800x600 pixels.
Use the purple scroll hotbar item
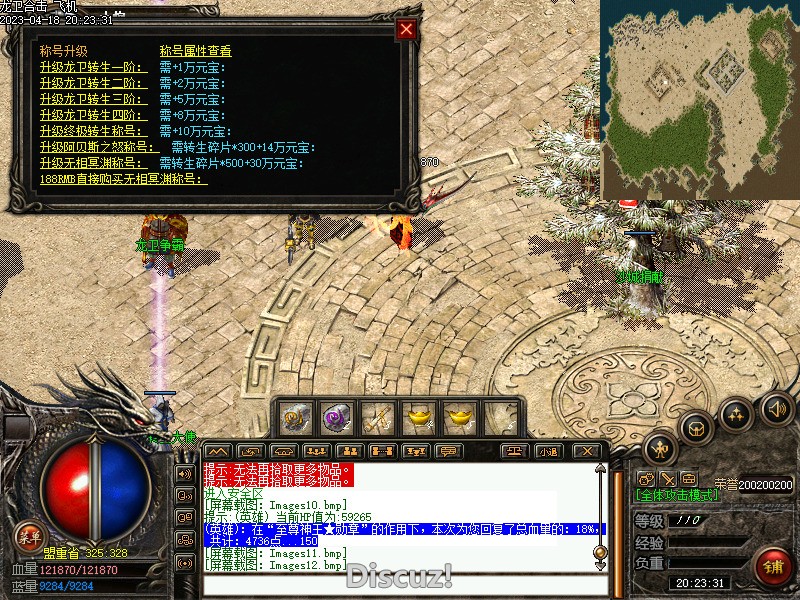coord(335,416)
